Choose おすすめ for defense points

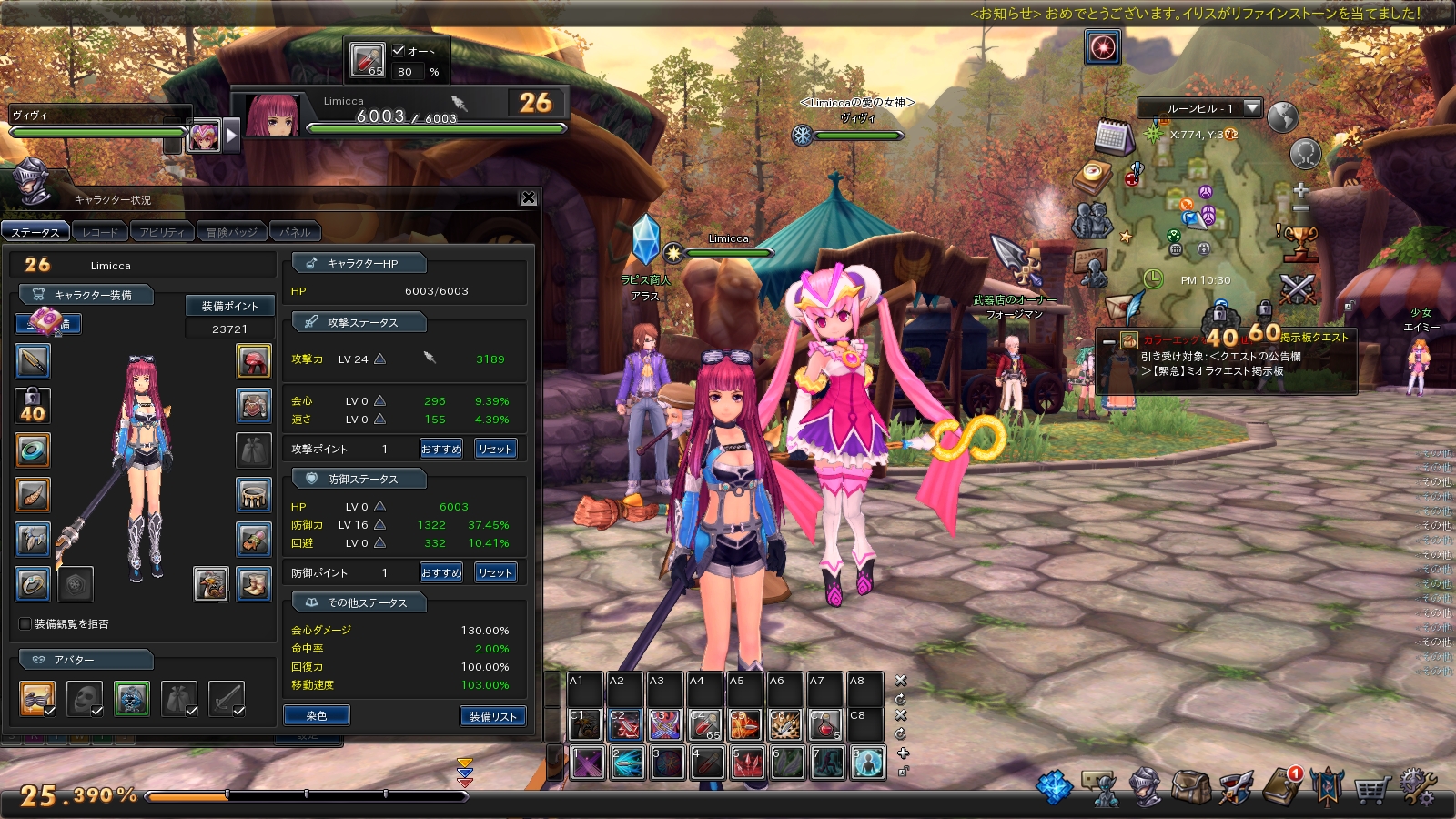click(440, 572)
